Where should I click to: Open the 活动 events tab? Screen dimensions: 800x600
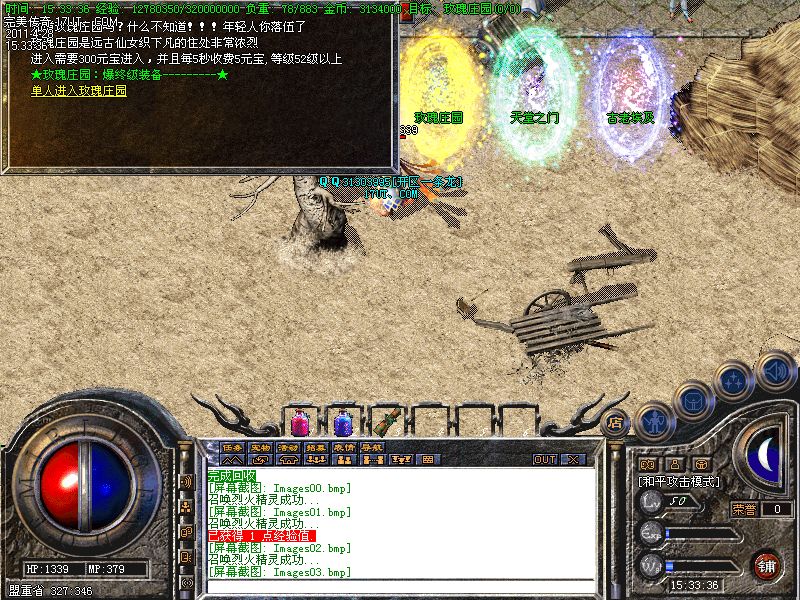coord(288,447)
